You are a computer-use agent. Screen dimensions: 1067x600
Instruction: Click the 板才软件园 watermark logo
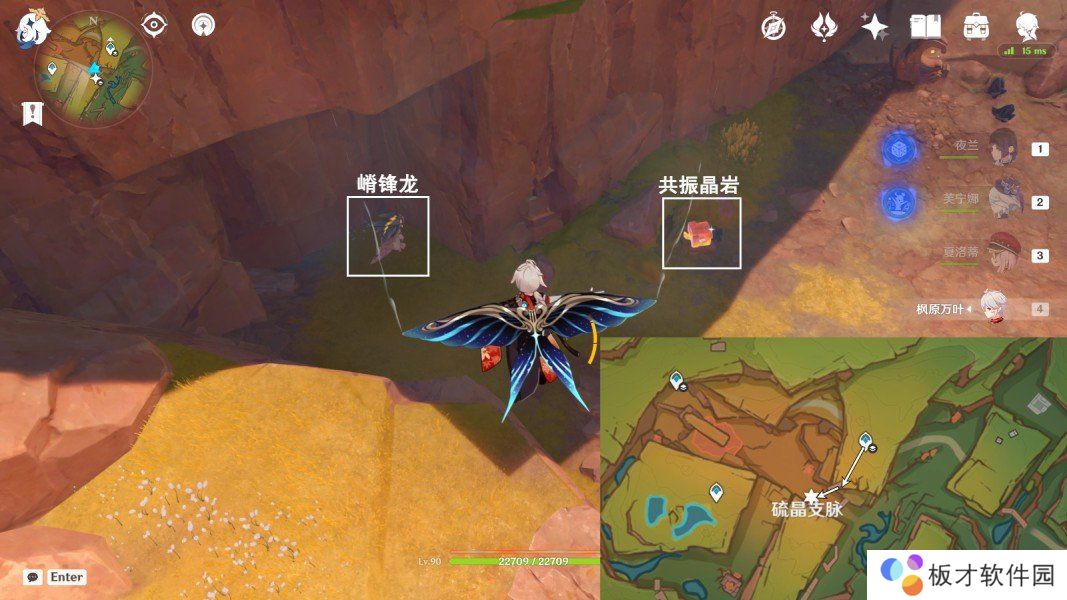pos(964,574)
